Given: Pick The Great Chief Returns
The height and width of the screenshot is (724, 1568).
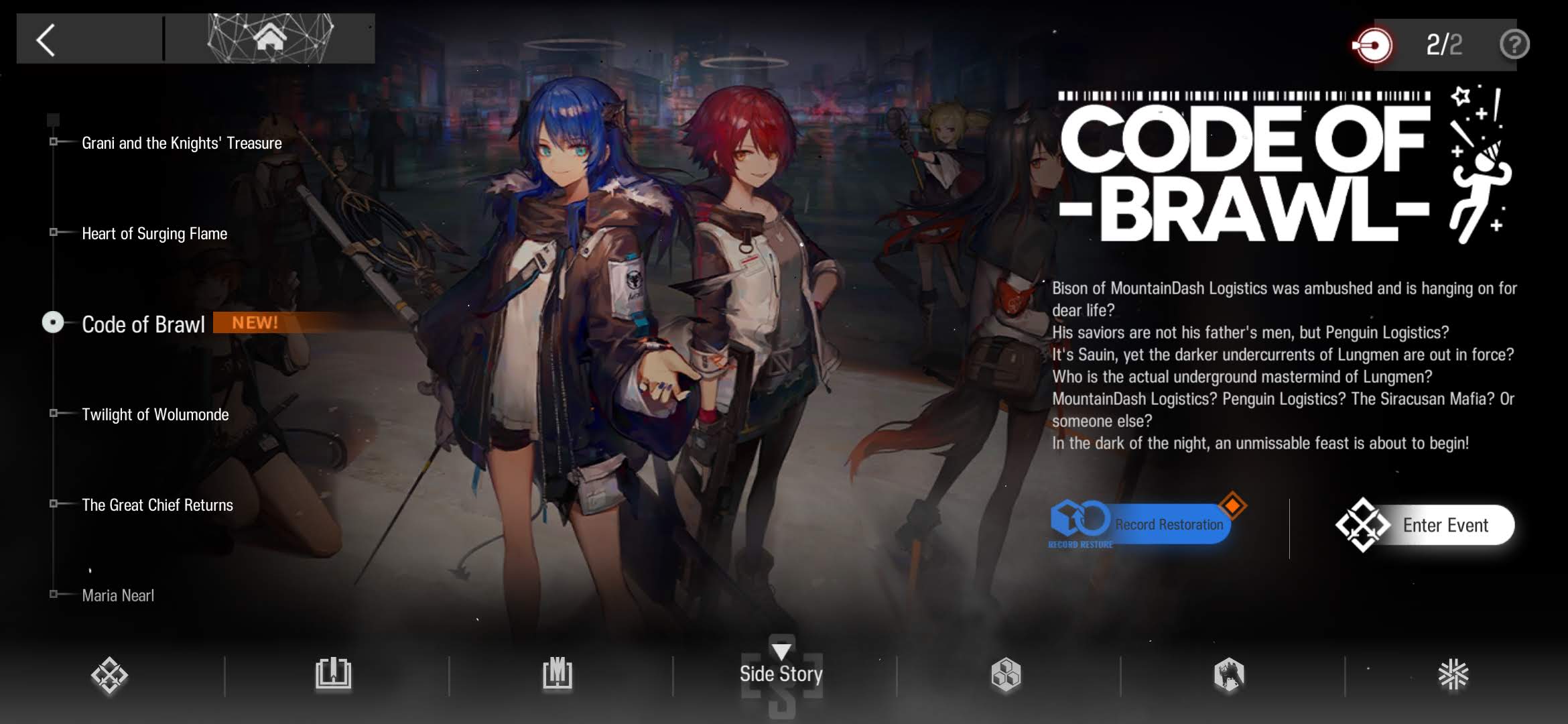Looking at the screenshot, I should pyautogui.click(x=157, y=505).
